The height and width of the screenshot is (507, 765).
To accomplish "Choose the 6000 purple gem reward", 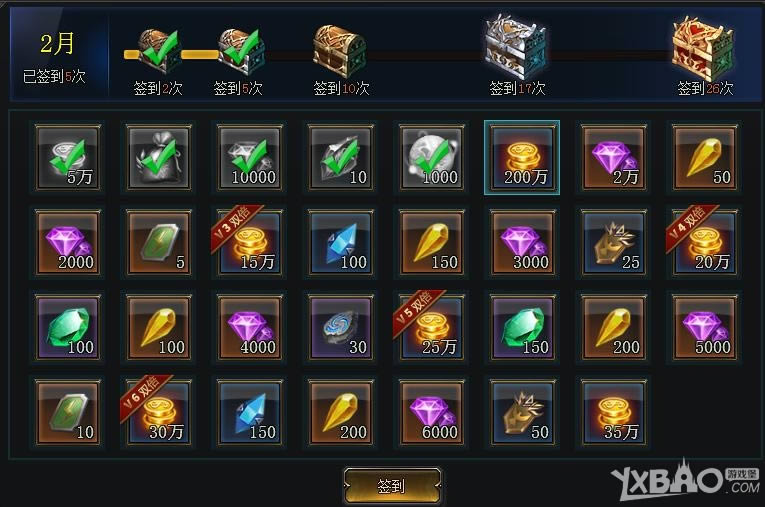I will (x=431, y=412).
